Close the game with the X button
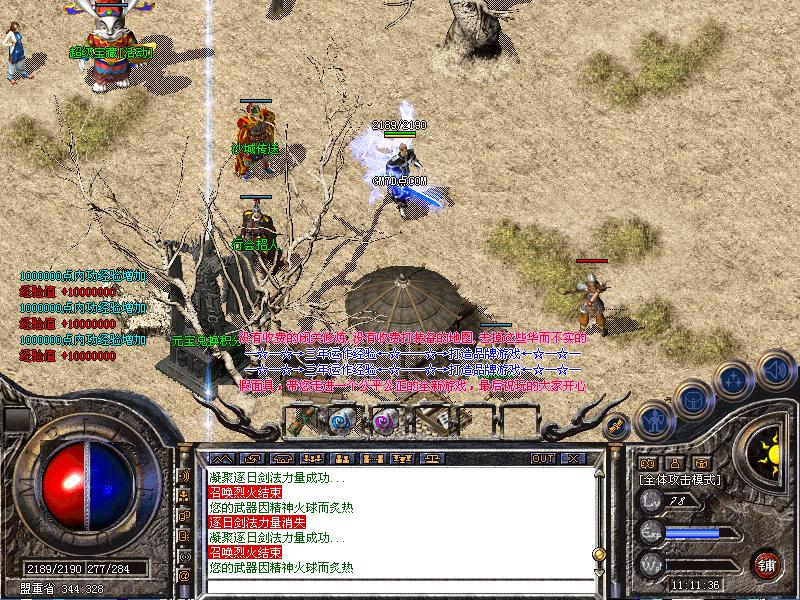The height and width of the screenshot is (600, 800). (x=573, y=458)
